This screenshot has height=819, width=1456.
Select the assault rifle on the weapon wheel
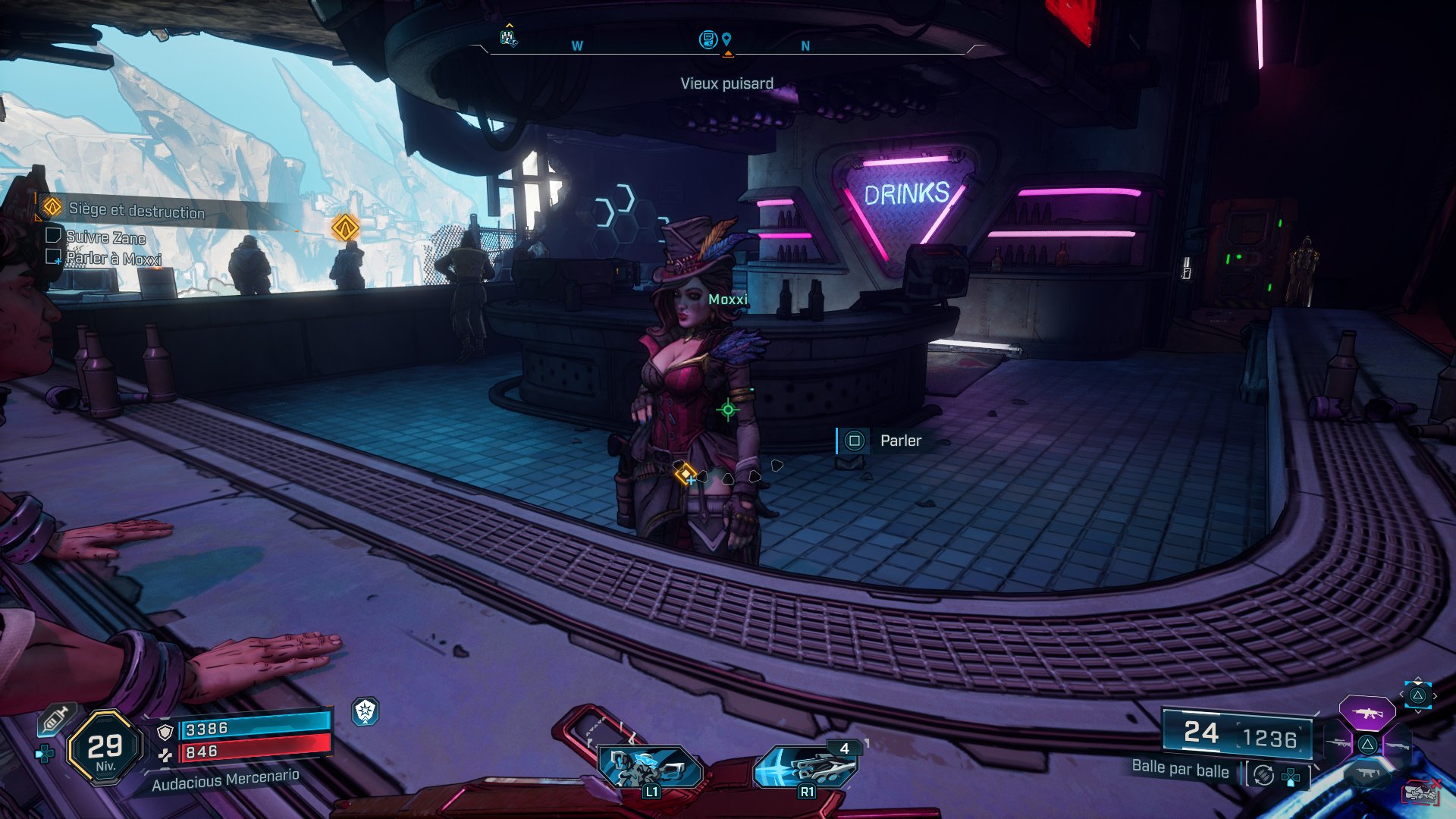1367,714
